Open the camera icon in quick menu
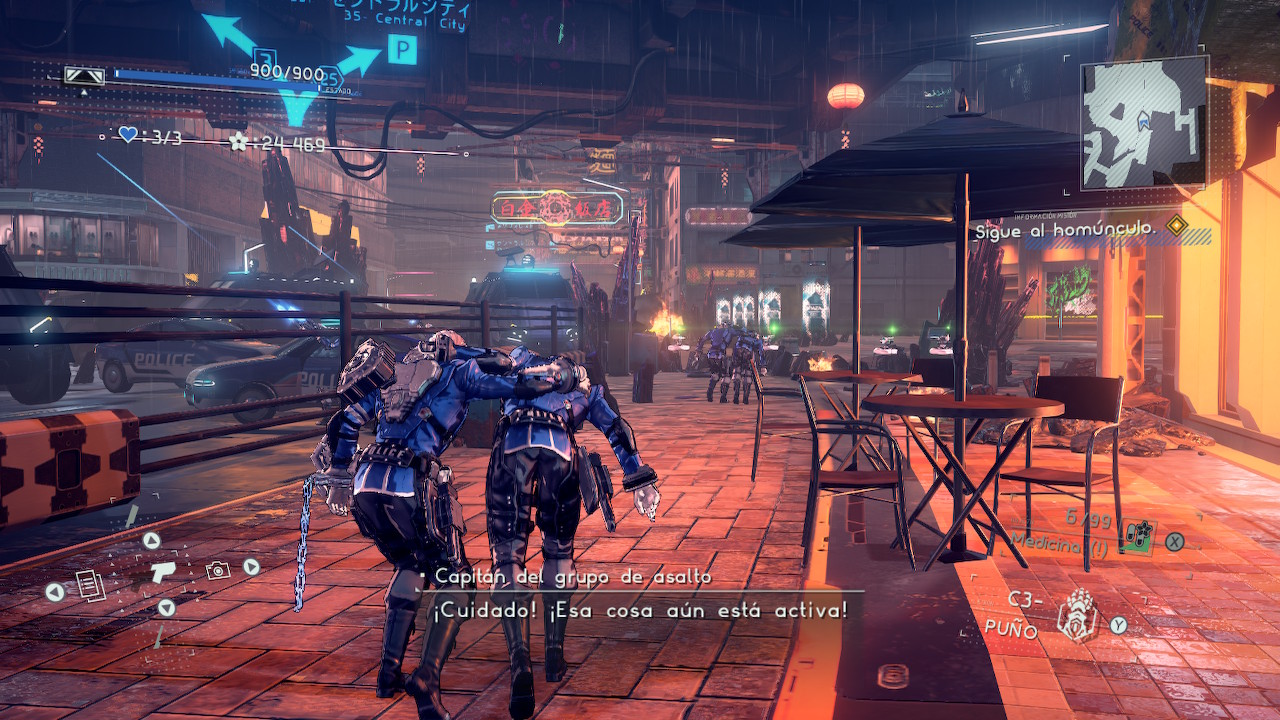1280x720 pixels. (217, 570)
